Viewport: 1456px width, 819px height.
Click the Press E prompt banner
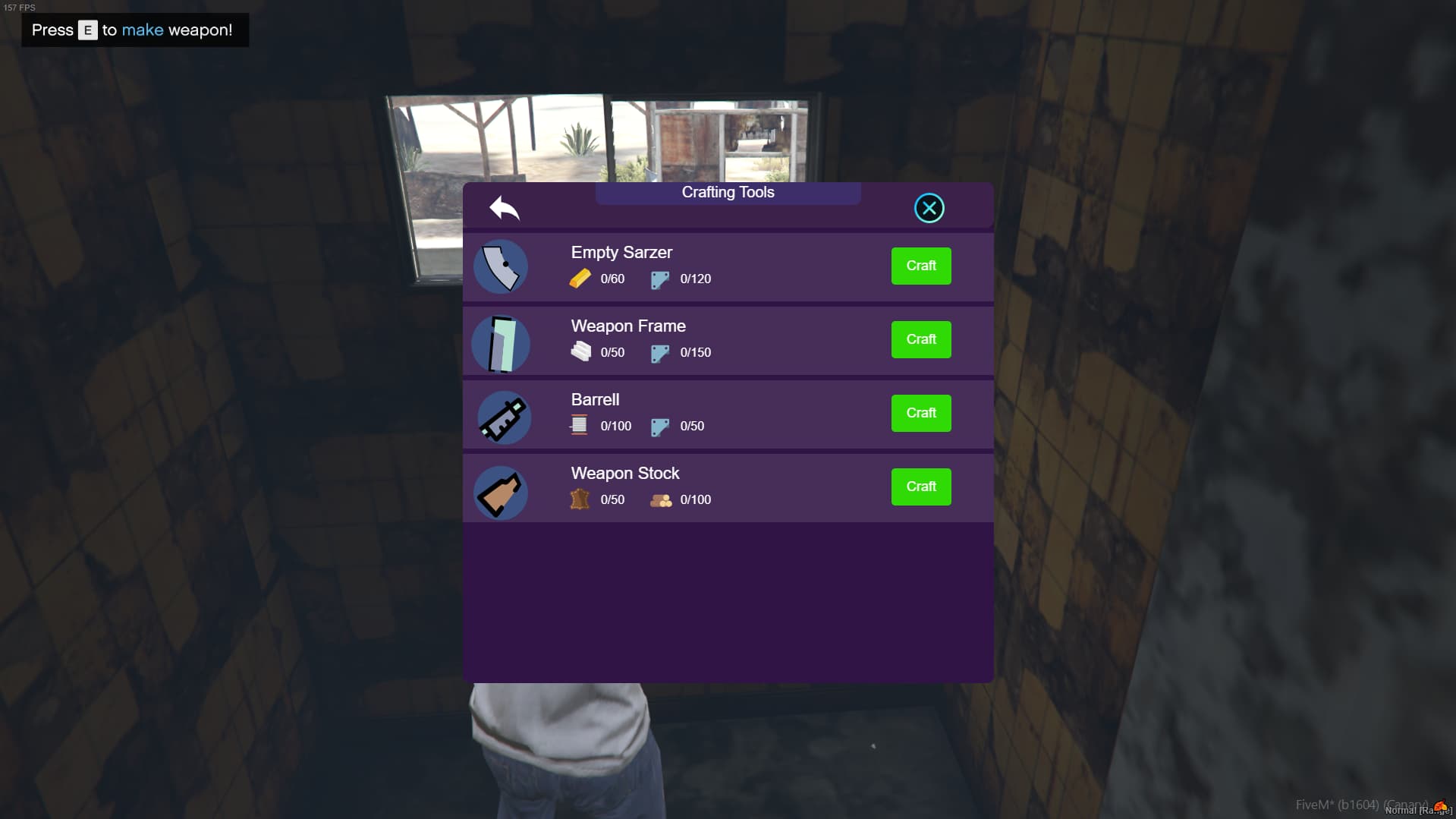(x=134, y=30)
